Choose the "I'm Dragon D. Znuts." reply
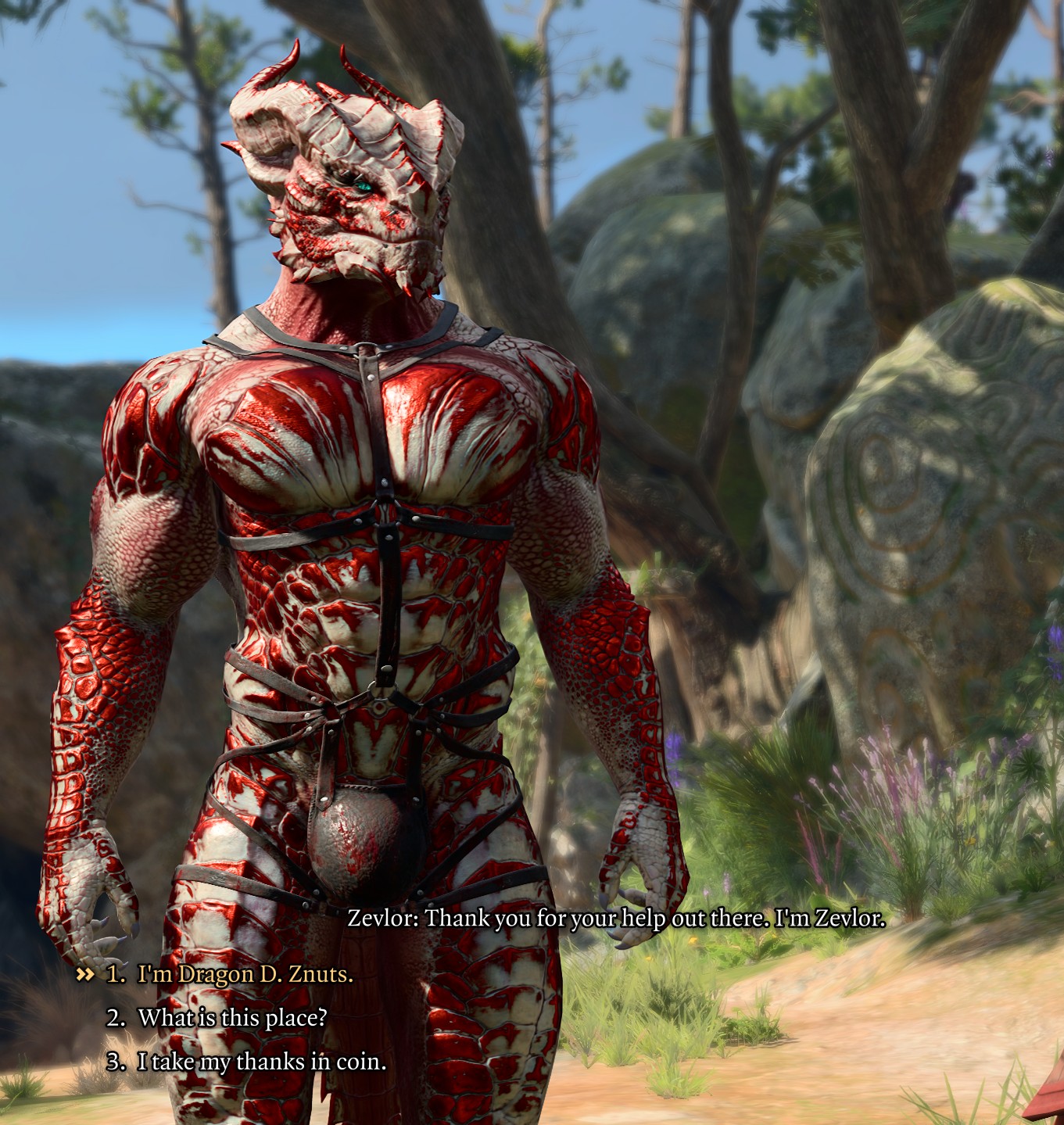1064x1125 pixels. point(245,975)
